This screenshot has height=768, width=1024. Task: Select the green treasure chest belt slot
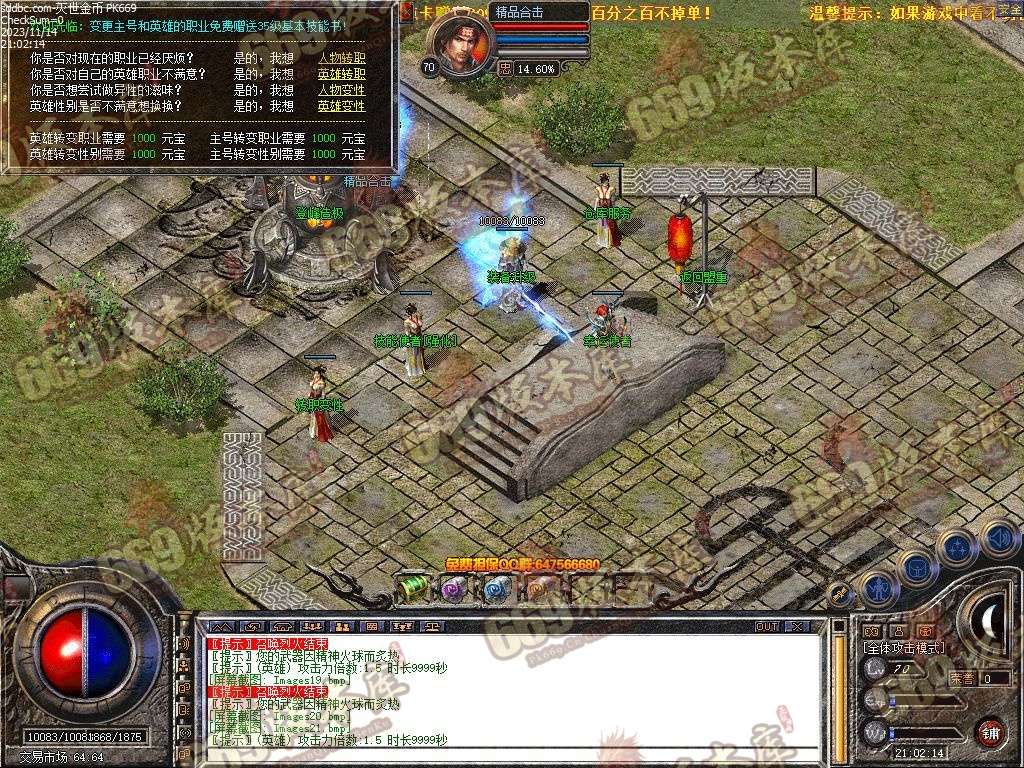tap(413, 589)
